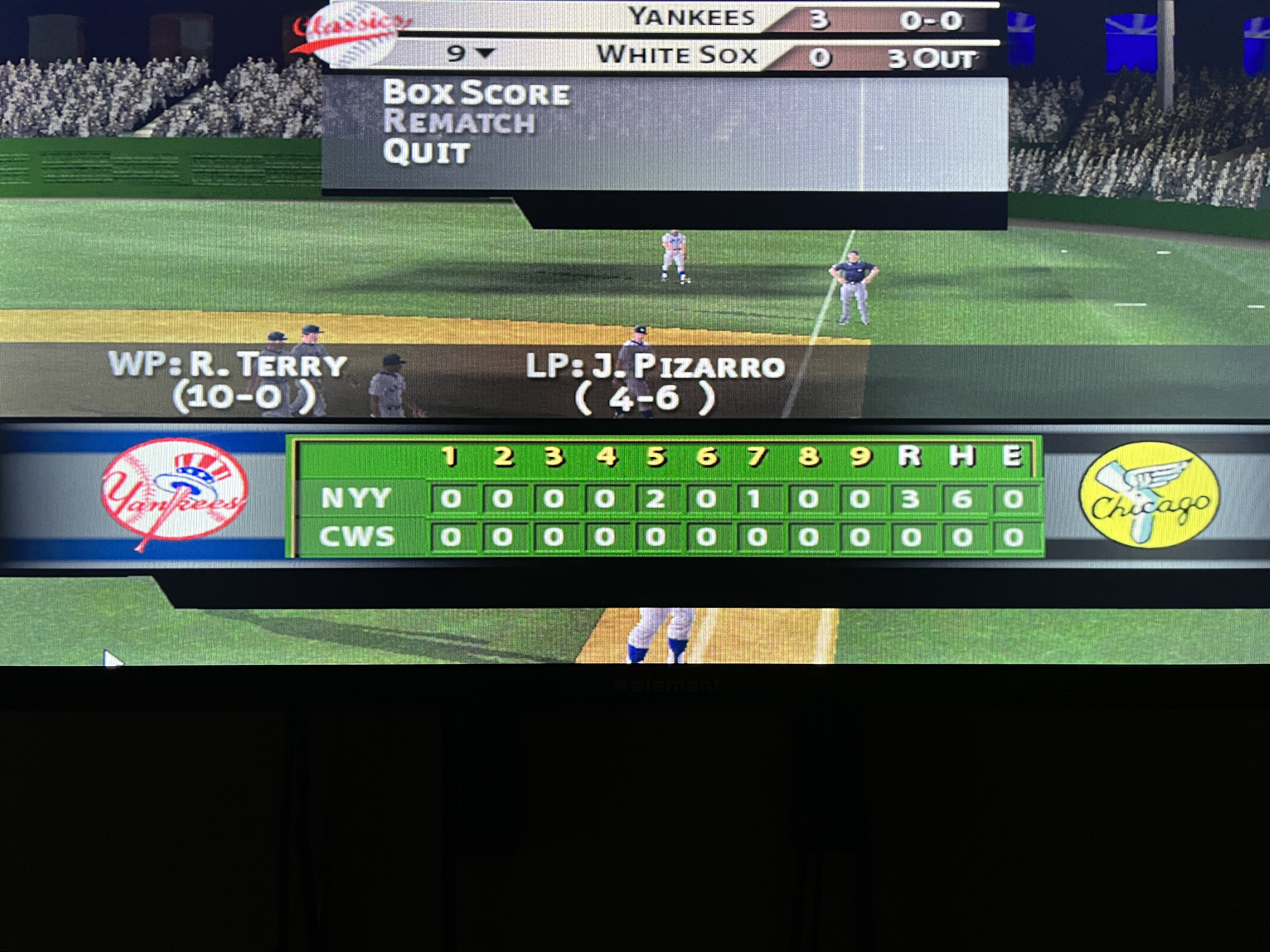This screenshot has height=952, width=1270.
Task: Select Quit to exit the game
Action: click(x=426, y=153)
